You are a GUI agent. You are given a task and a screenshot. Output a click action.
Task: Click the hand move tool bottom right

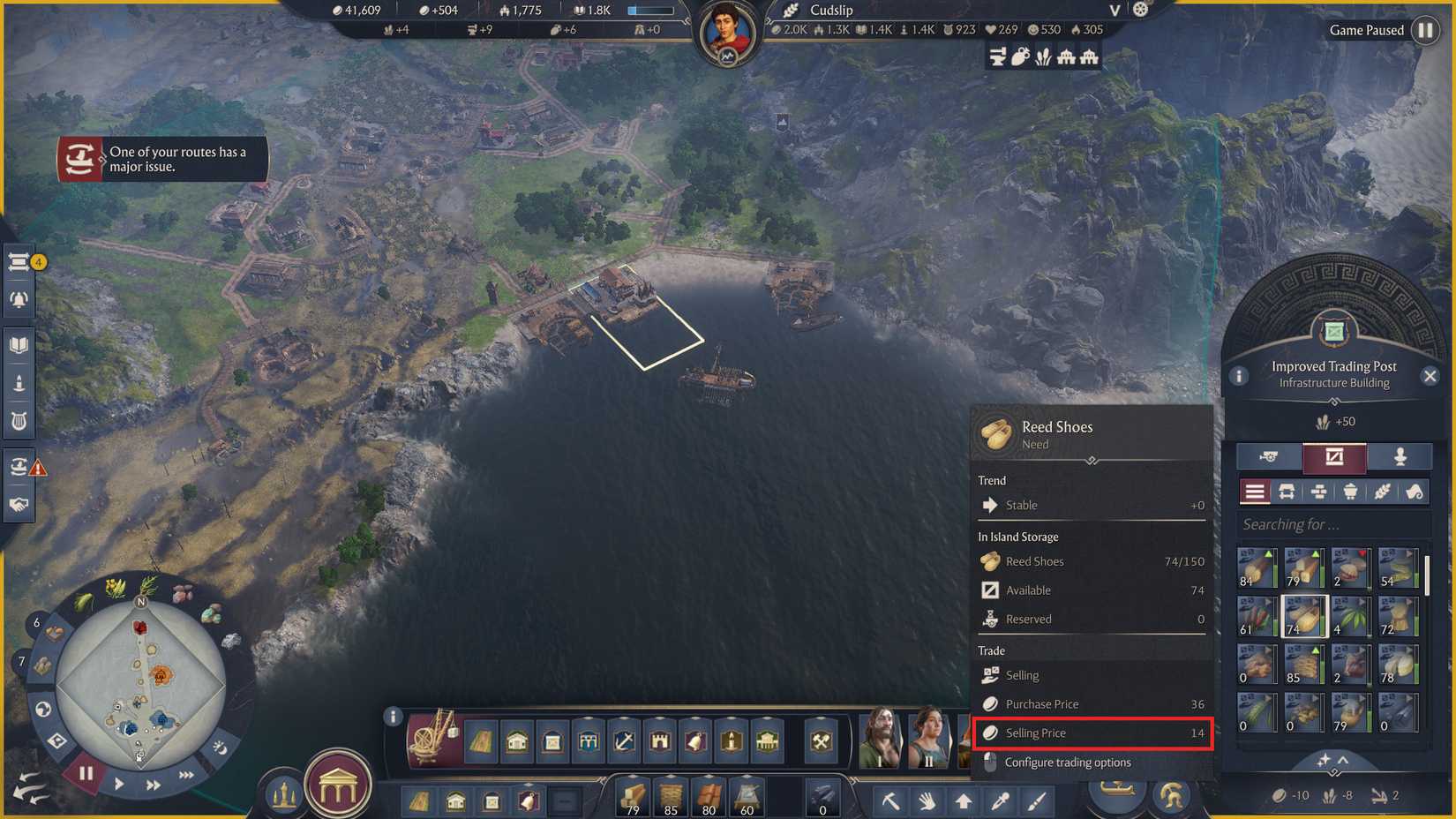pyautogui.click(x=927, y=800)
